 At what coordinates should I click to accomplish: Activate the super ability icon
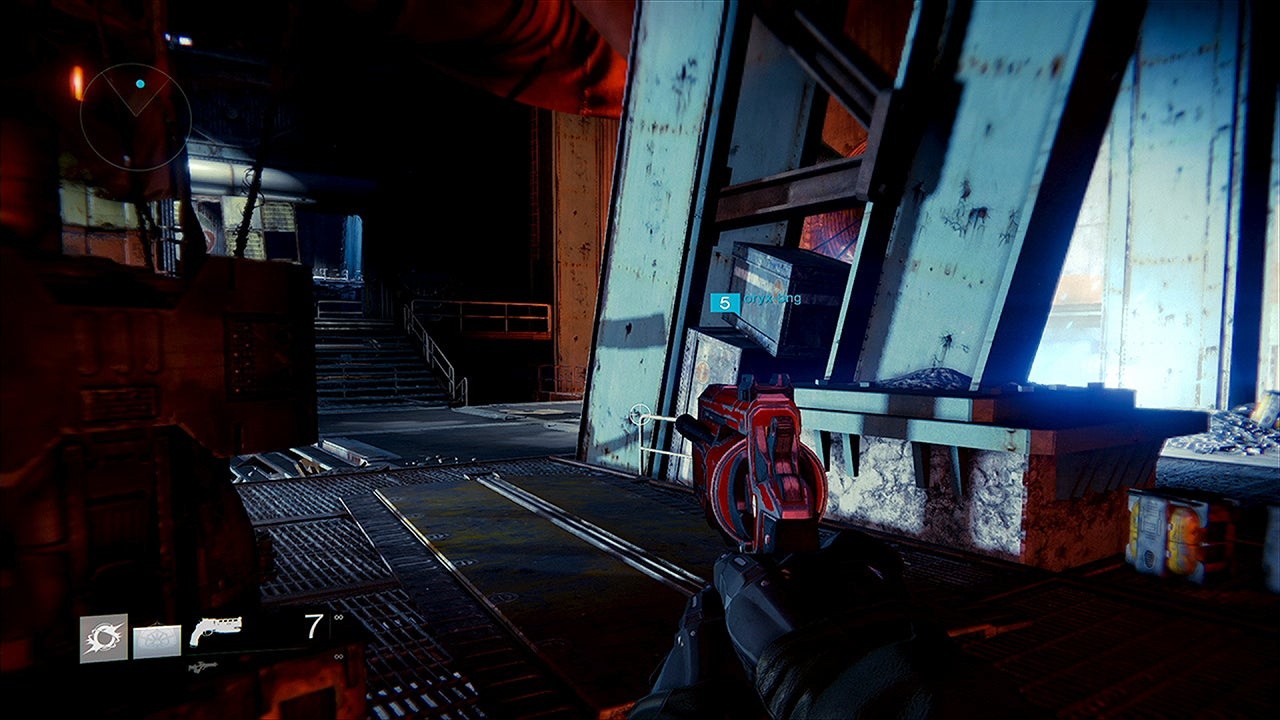[x=104, y=638]
